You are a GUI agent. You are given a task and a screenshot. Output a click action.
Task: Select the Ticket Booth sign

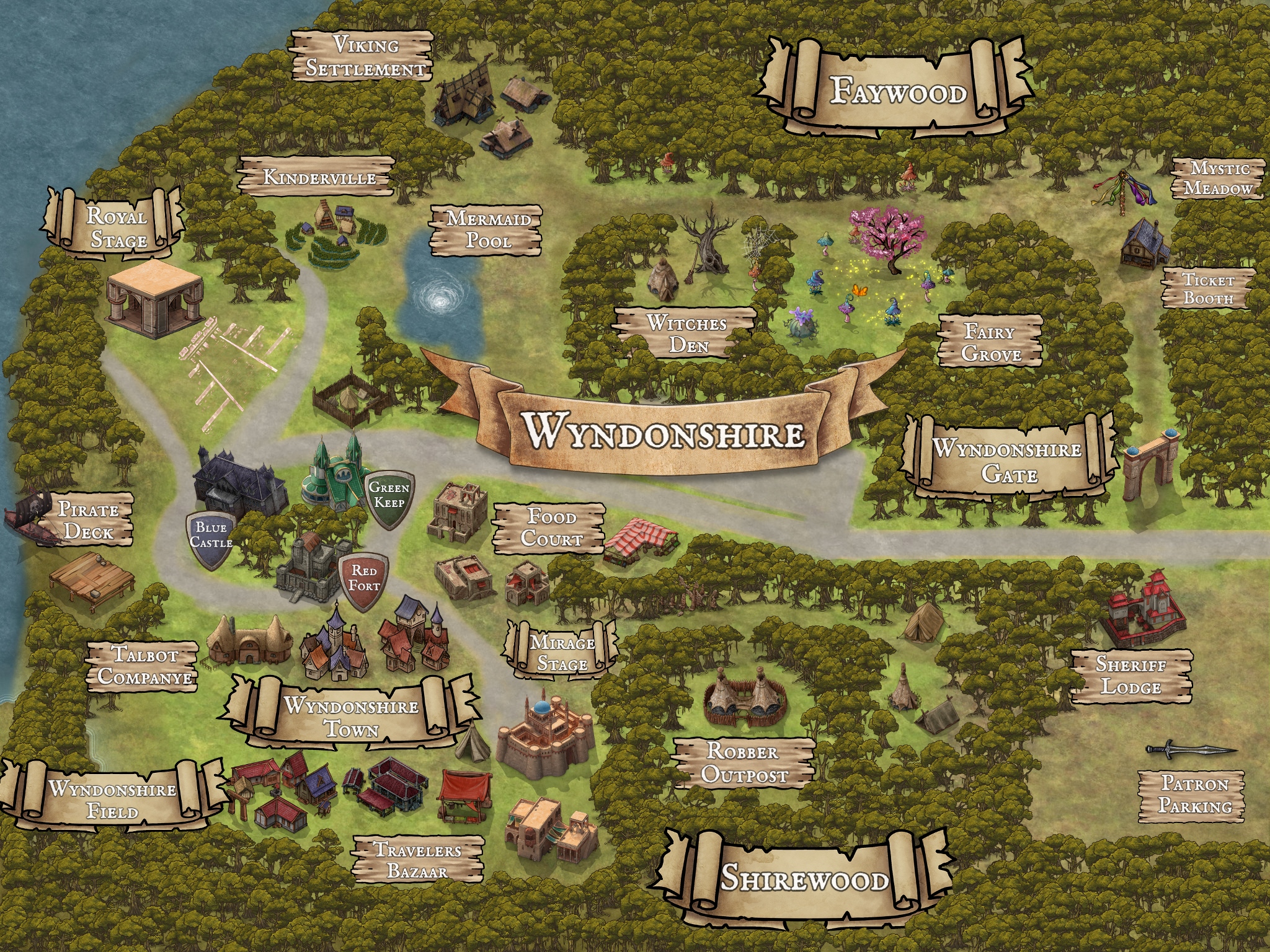[x=1207, y=289]
